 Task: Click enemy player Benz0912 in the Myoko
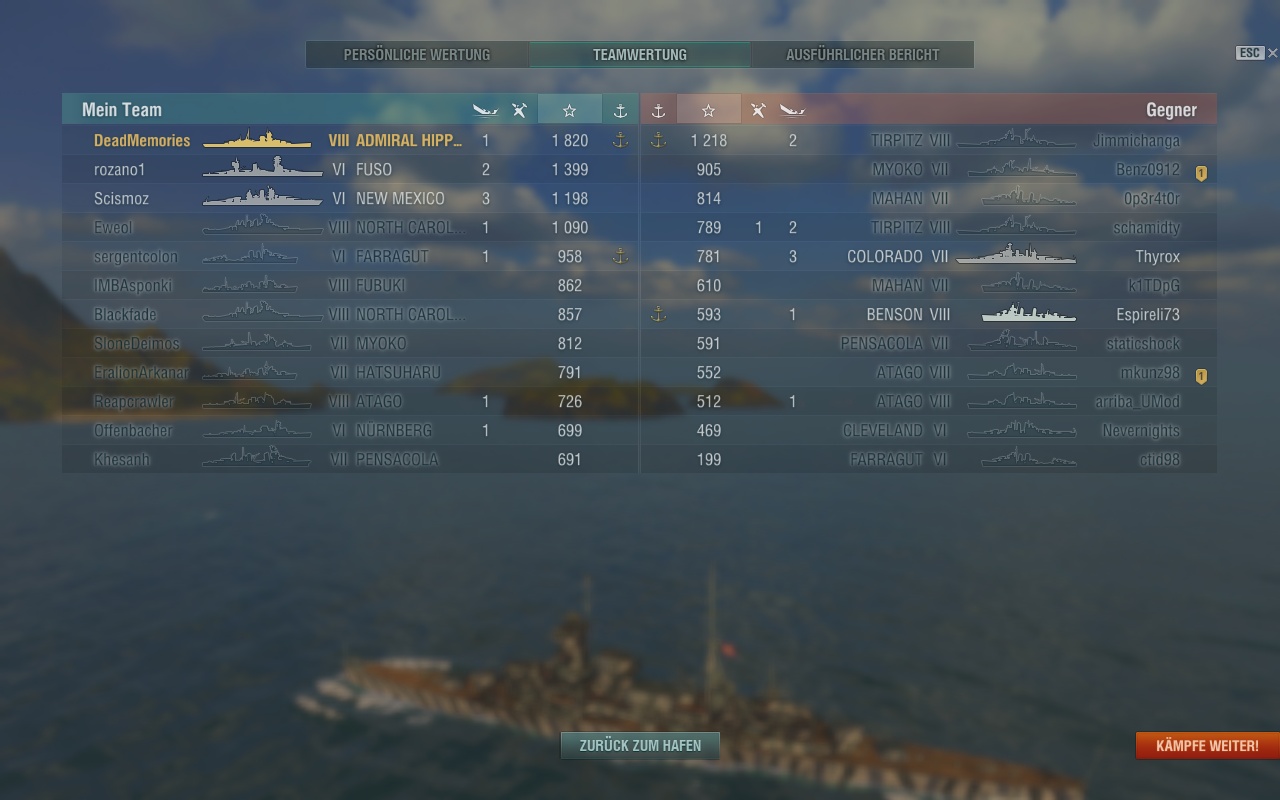tap(1147, 170)
